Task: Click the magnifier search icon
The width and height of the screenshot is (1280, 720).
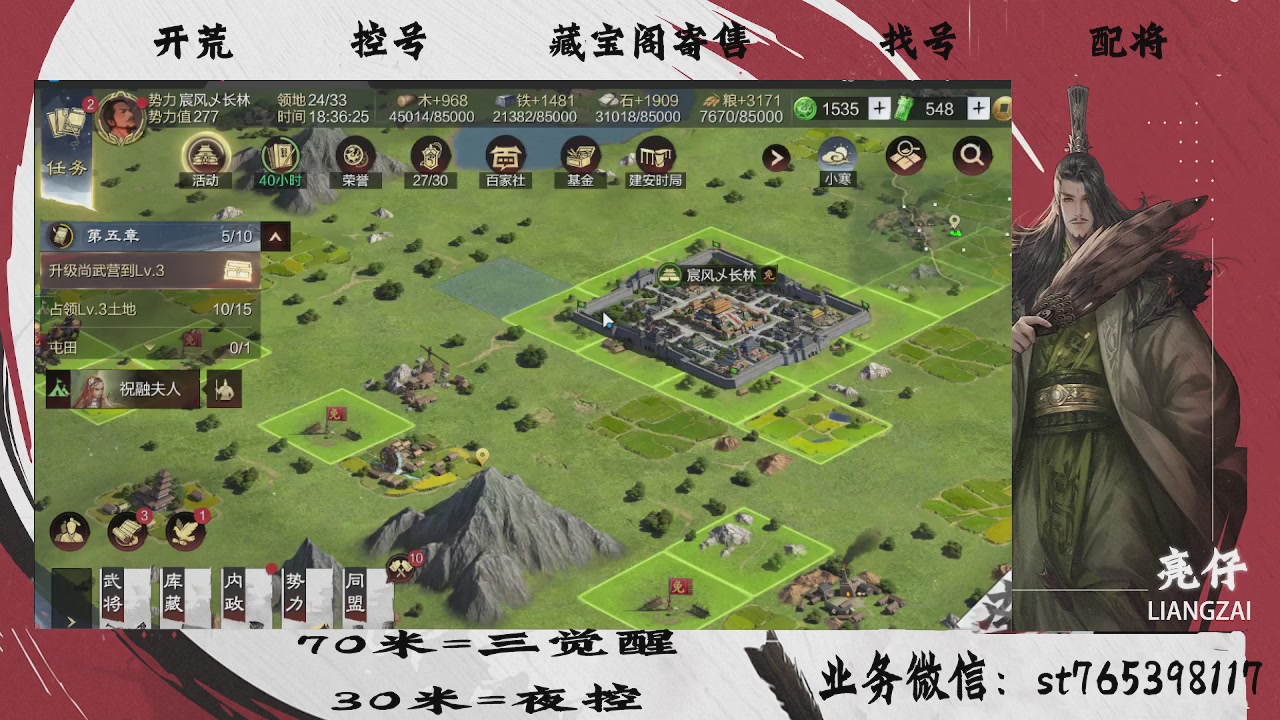Action: [972, 156]
